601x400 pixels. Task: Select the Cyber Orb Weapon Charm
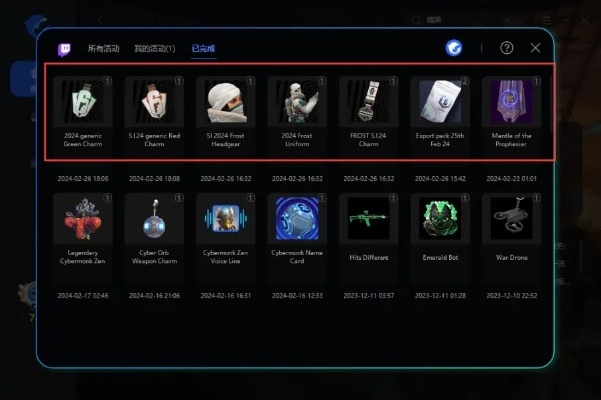pos(154,219)
